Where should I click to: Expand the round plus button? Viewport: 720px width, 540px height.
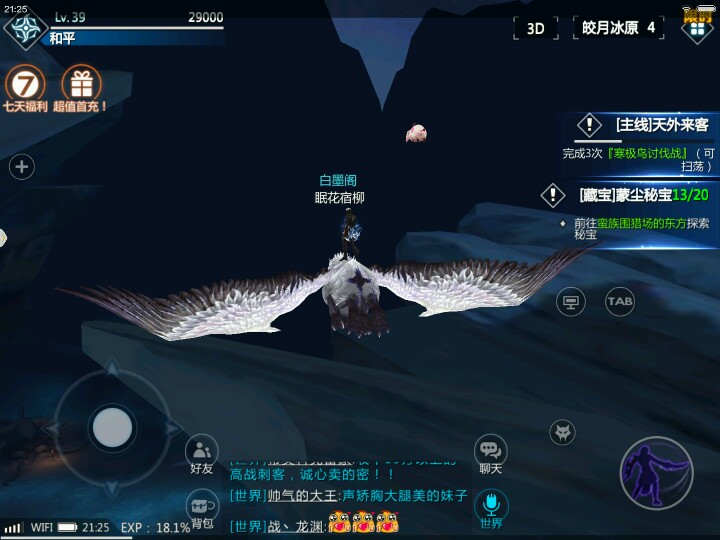click(x=22, y=167)
